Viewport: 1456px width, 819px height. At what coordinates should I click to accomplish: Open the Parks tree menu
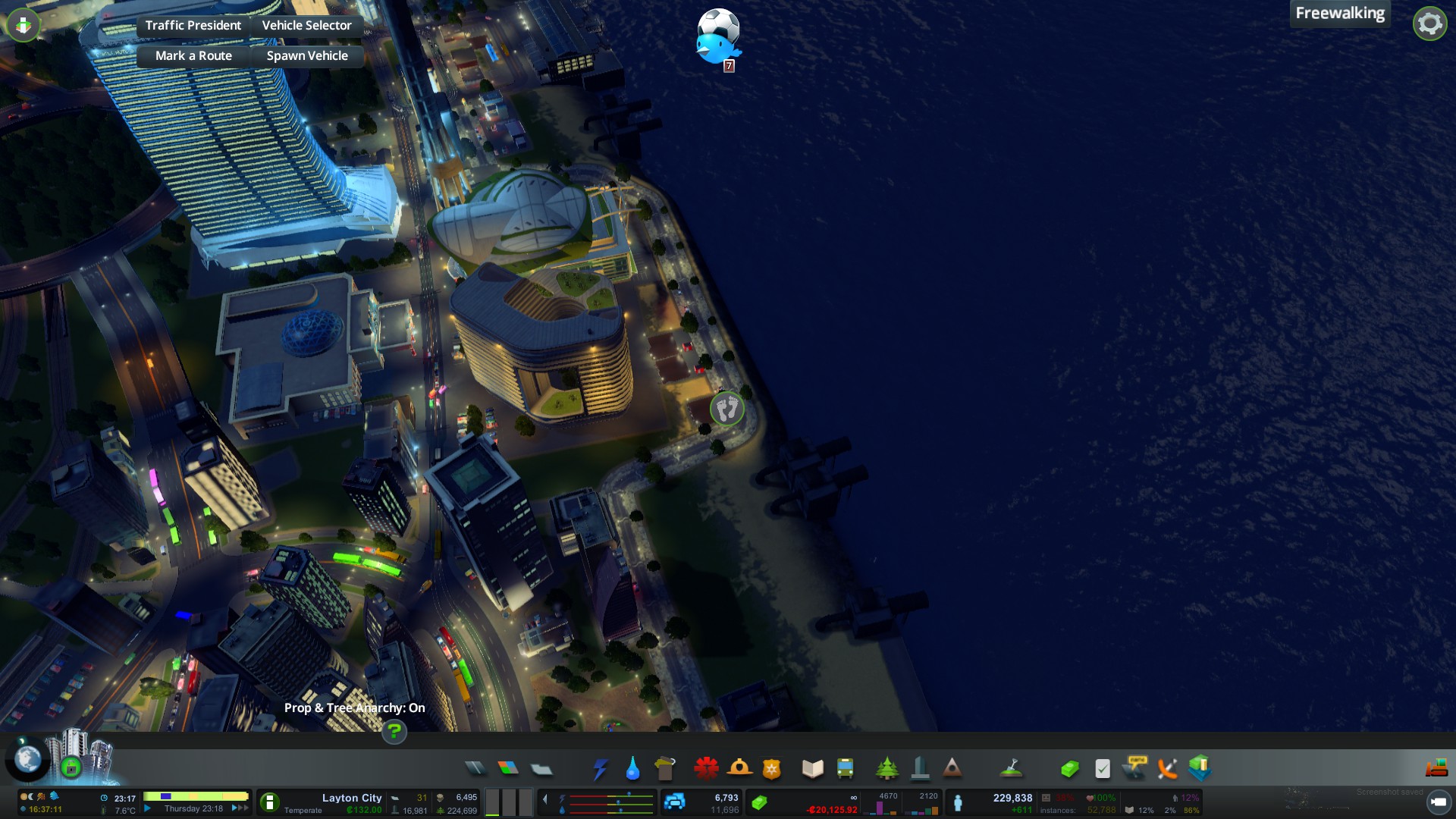click(x=886, y=769)
